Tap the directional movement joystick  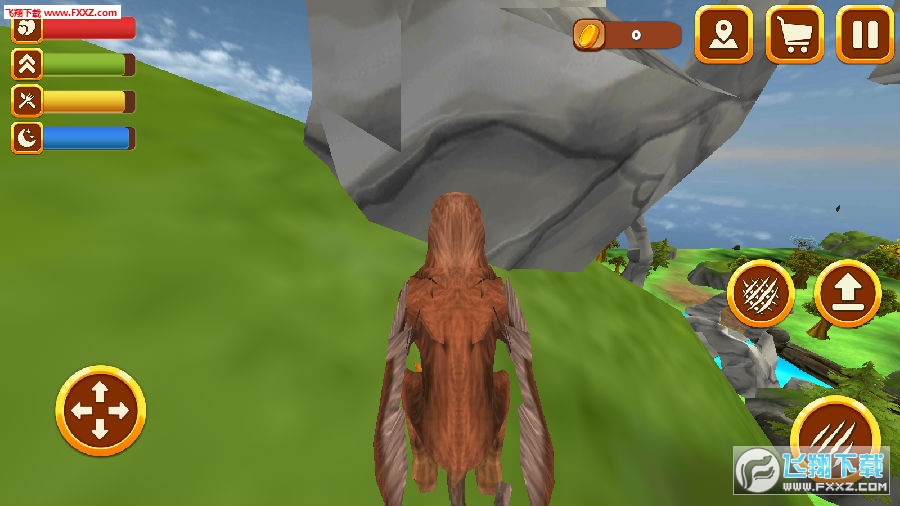point(100,410)
